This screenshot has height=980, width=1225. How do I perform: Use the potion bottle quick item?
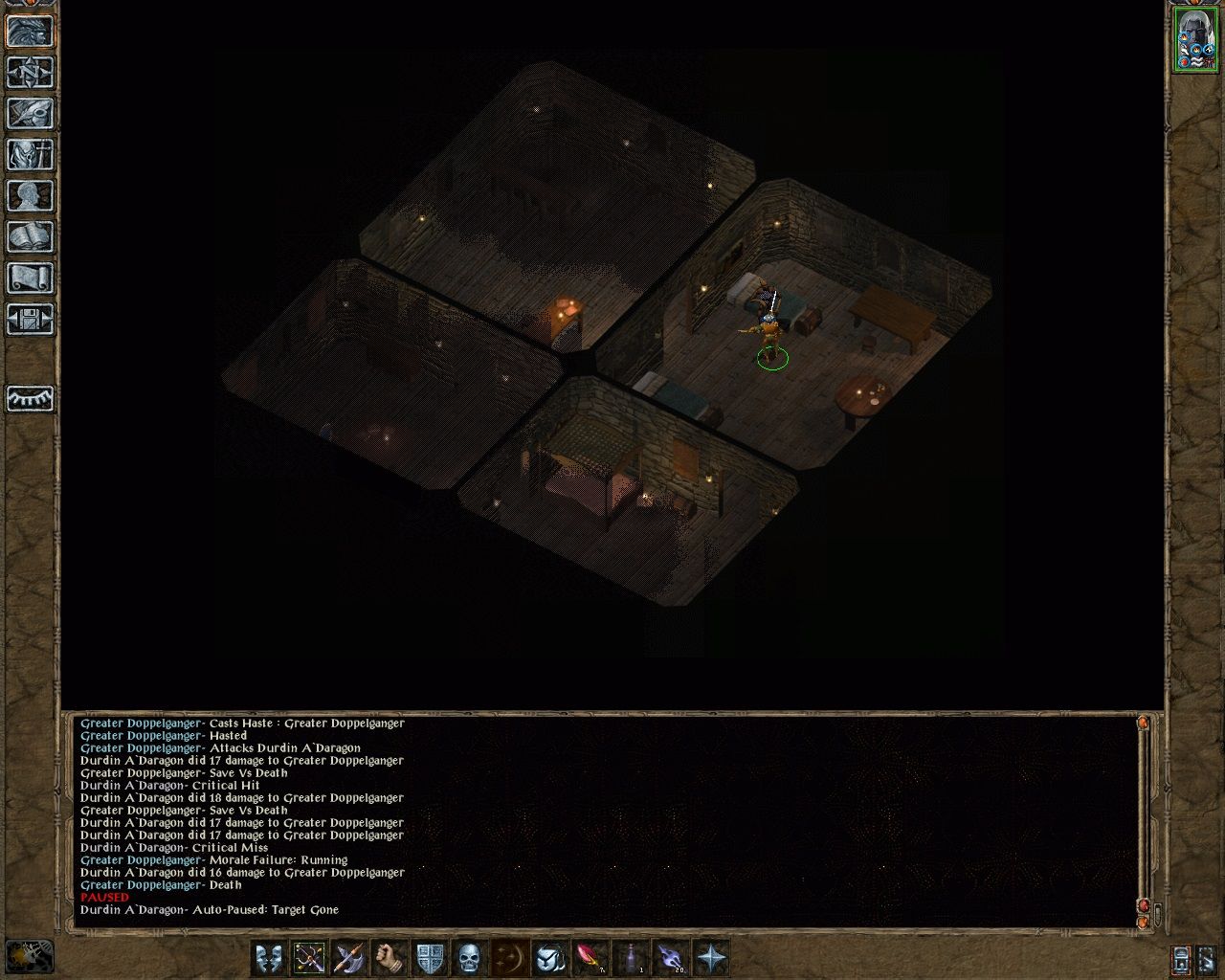[x=630, y=957]
